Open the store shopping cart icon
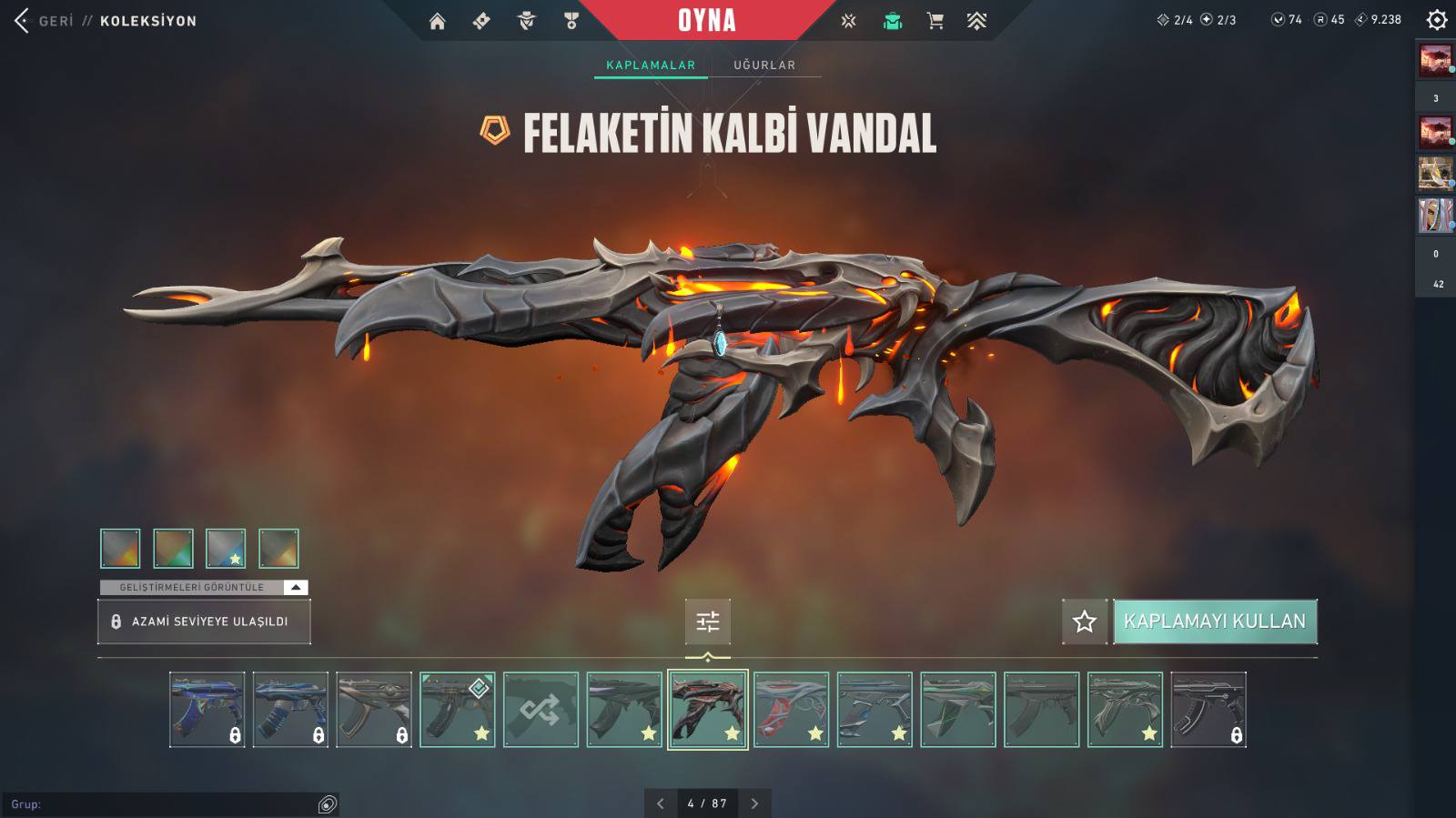Viewport: 1456px width, 818px height. (x=935, y=21)
